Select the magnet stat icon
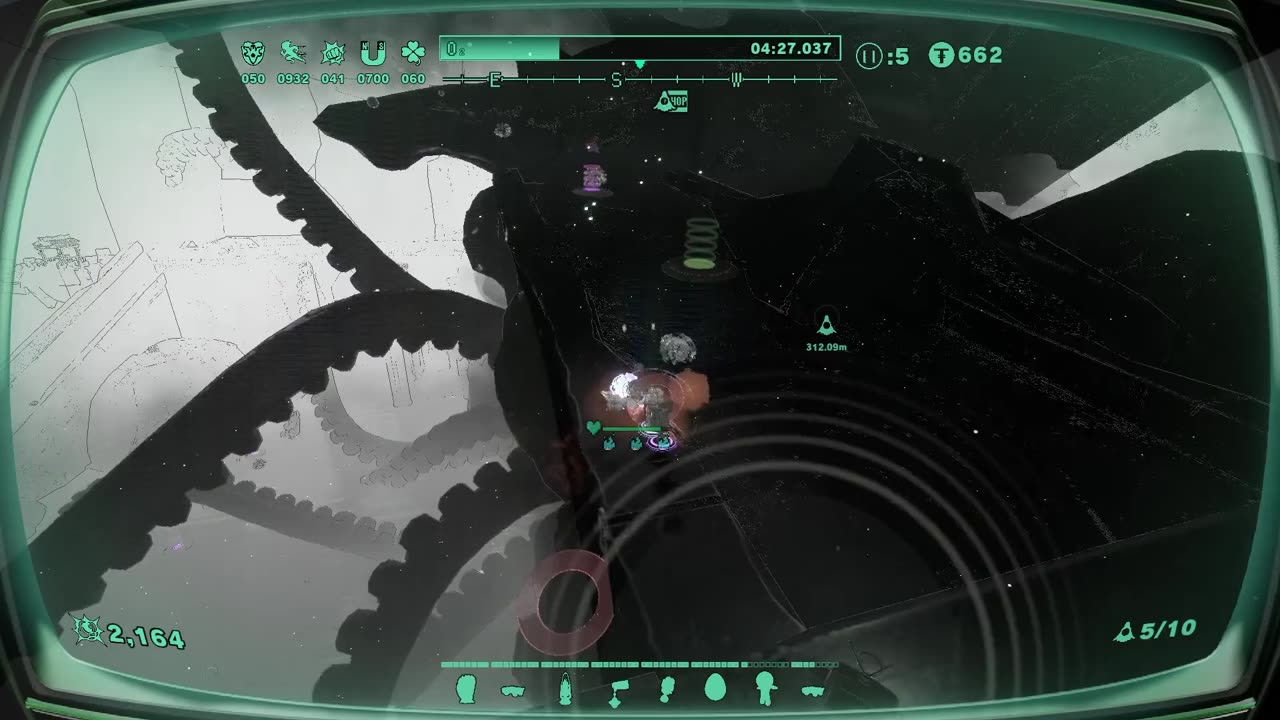 373,53
